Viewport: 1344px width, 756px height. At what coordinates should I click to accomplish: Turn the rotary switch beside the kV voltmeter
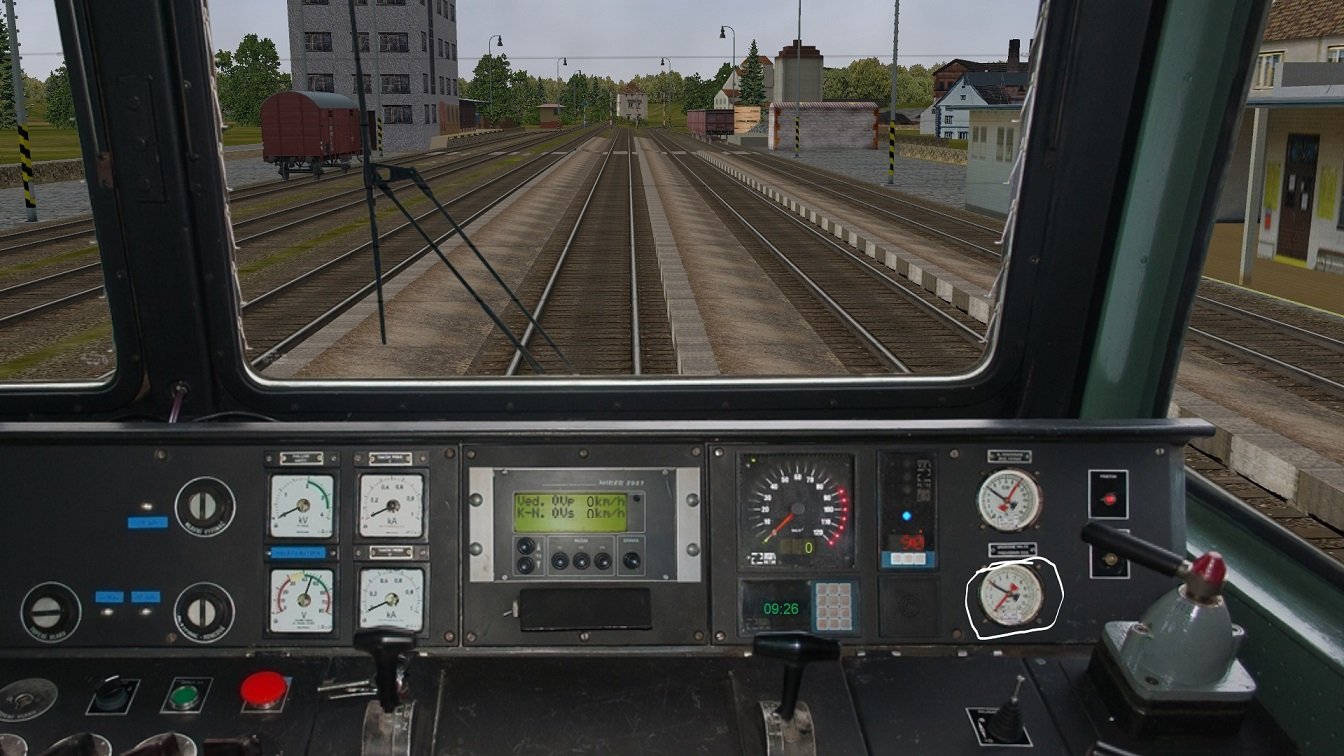(x=205, y=507)
